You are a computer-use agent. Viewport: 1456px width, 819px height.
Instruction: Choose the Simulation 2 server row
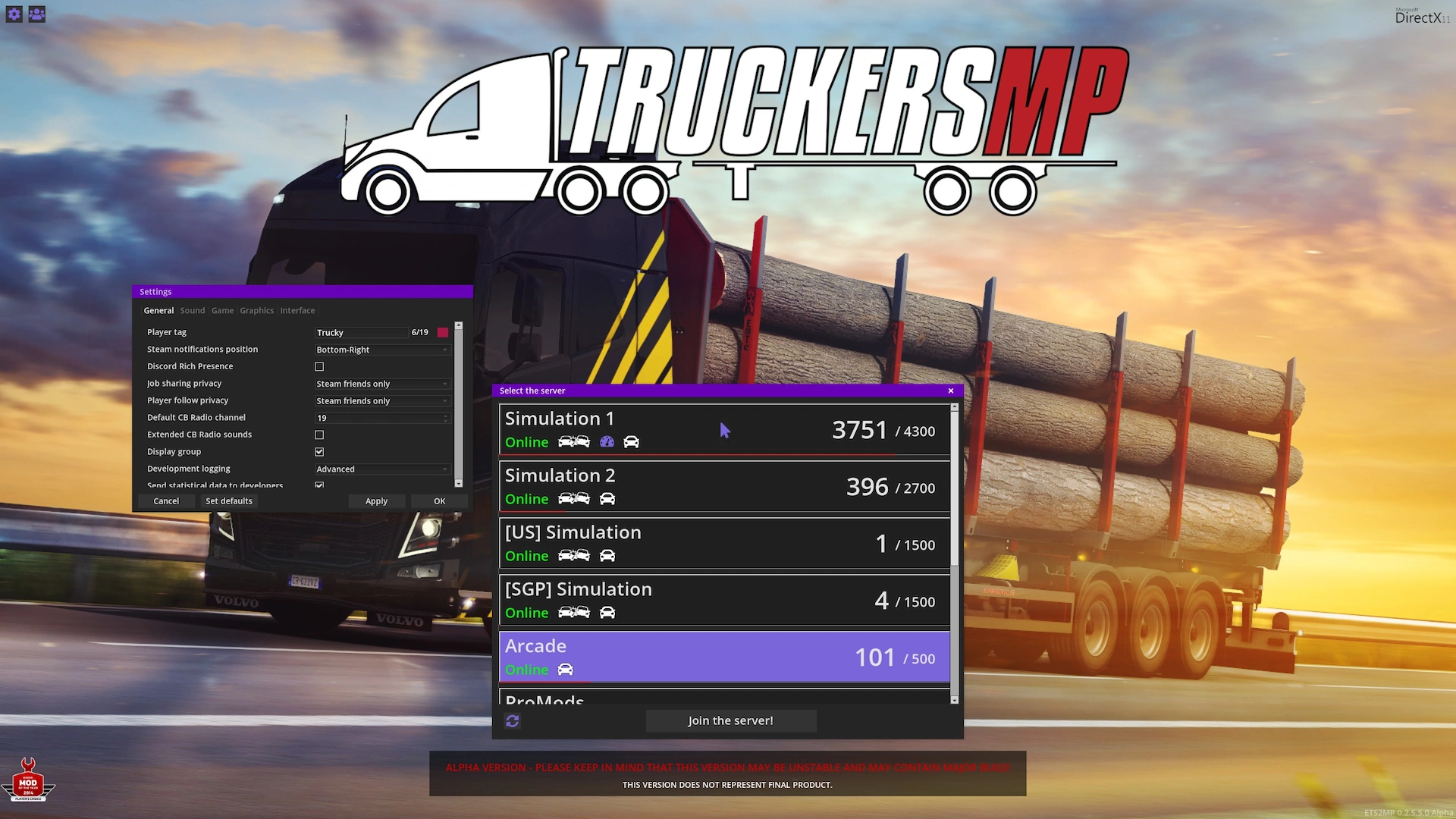point(723,487)
